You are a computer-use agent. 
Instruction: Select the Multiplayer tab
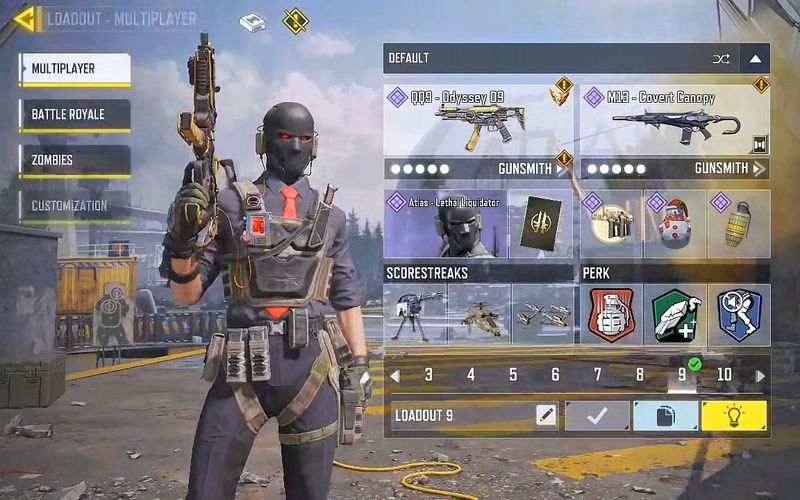click(x=74, y=68)
